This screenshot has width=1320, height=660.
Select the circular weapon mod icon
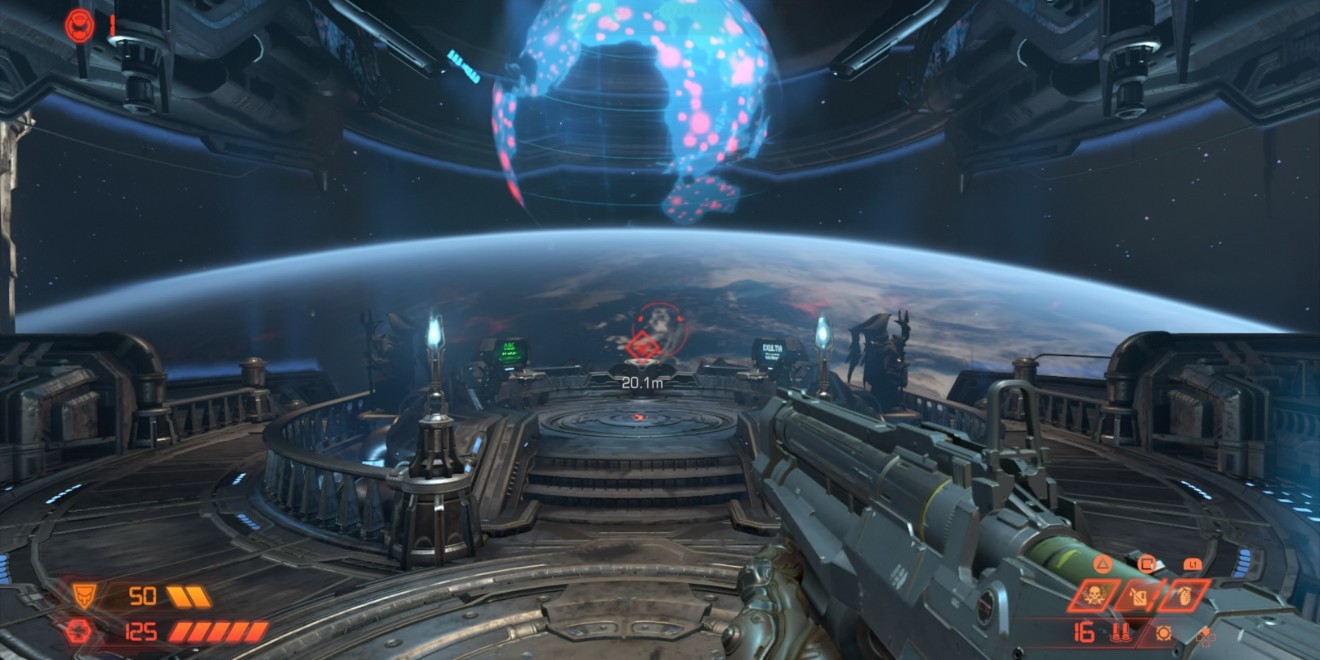coord(1163,632)
